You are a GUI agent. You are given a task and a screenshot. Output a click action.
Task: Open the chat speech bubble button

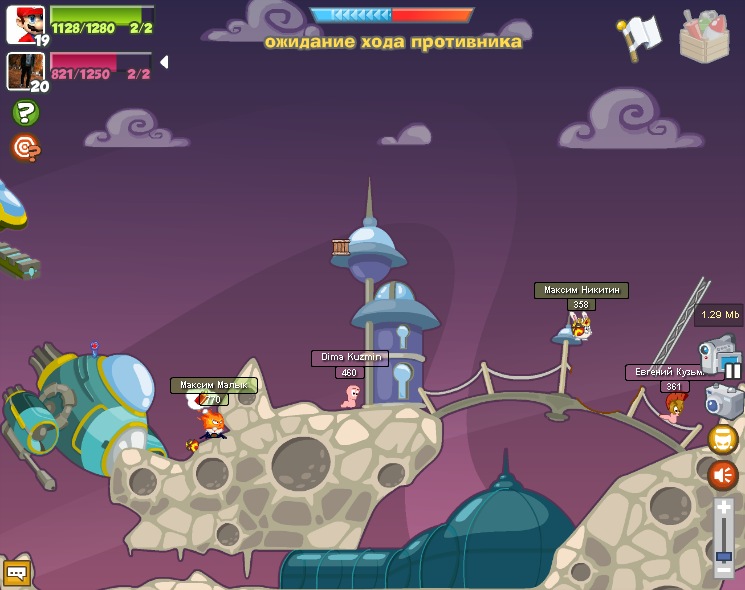click(x=16, y=573)
